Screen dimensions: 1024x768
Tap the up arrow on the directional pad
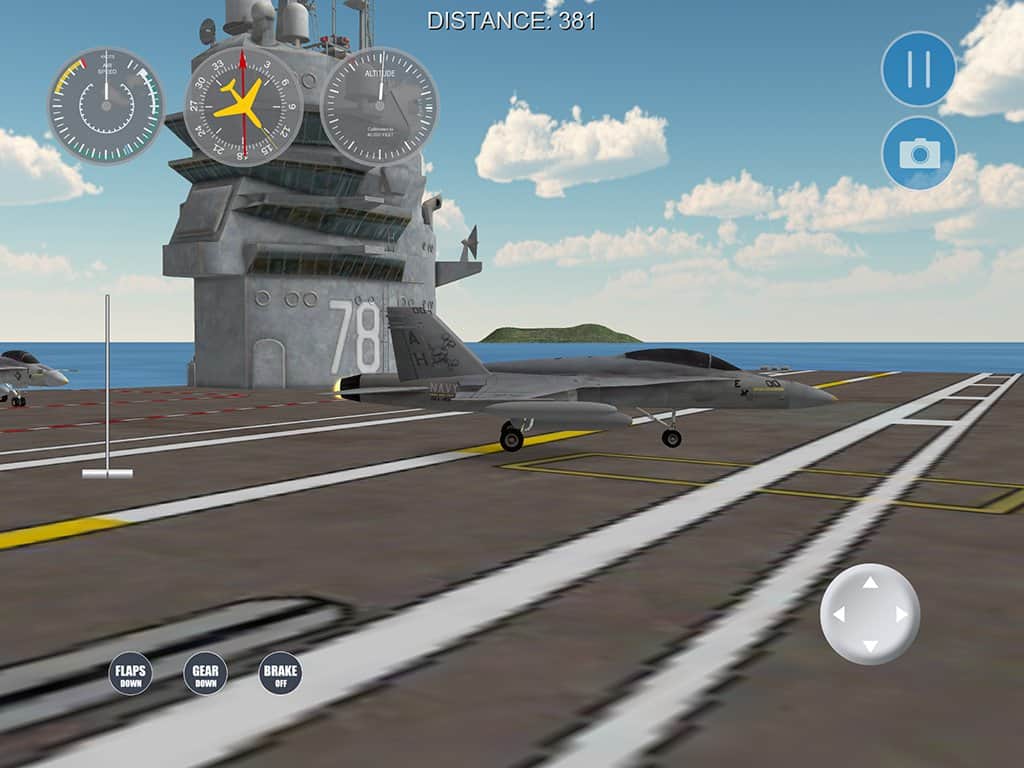(x=870, y=582)
